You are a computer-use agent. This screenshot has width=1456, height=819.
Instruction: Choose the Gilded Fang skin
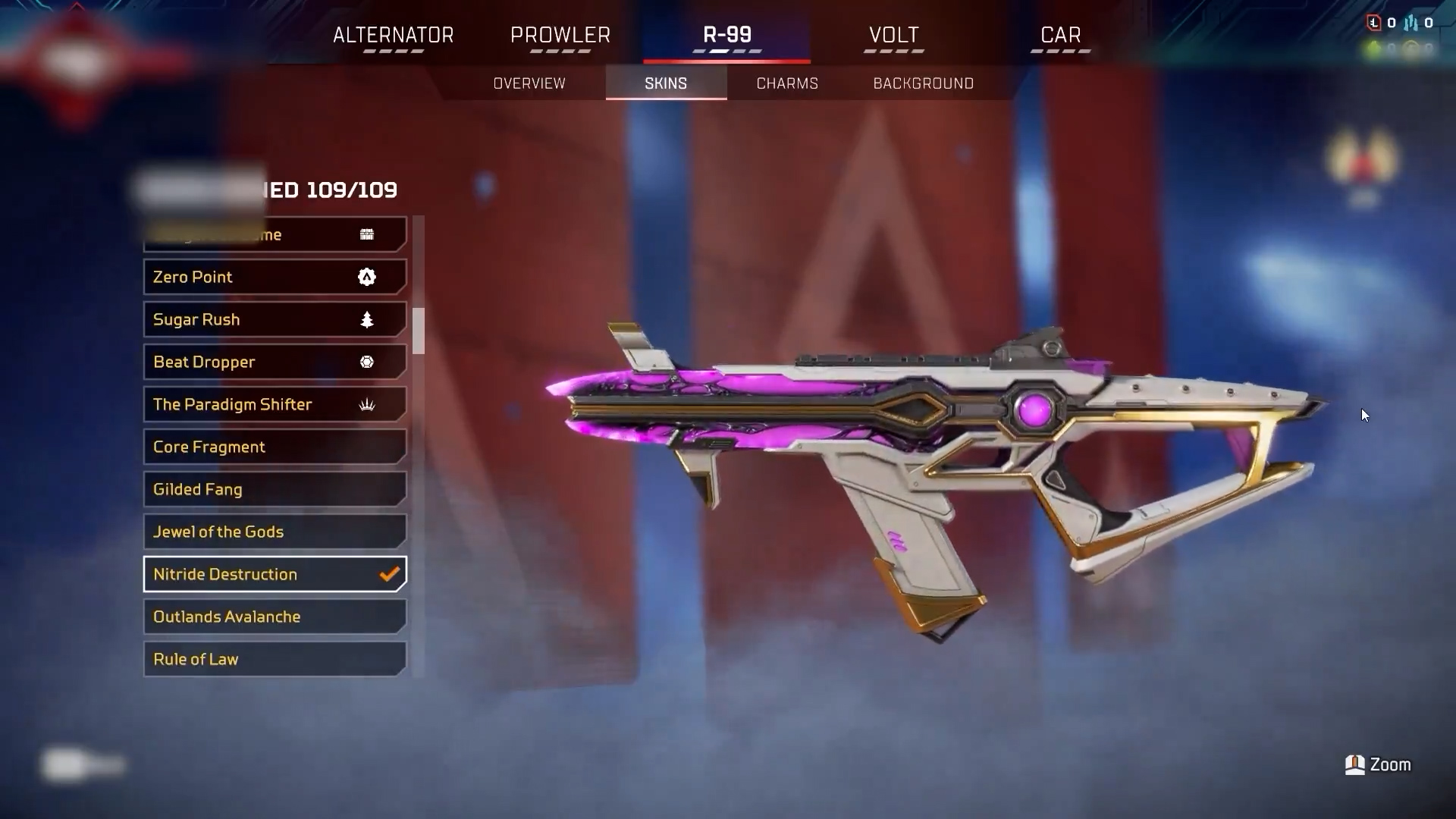pyautogui.click(x=275, y=489)
